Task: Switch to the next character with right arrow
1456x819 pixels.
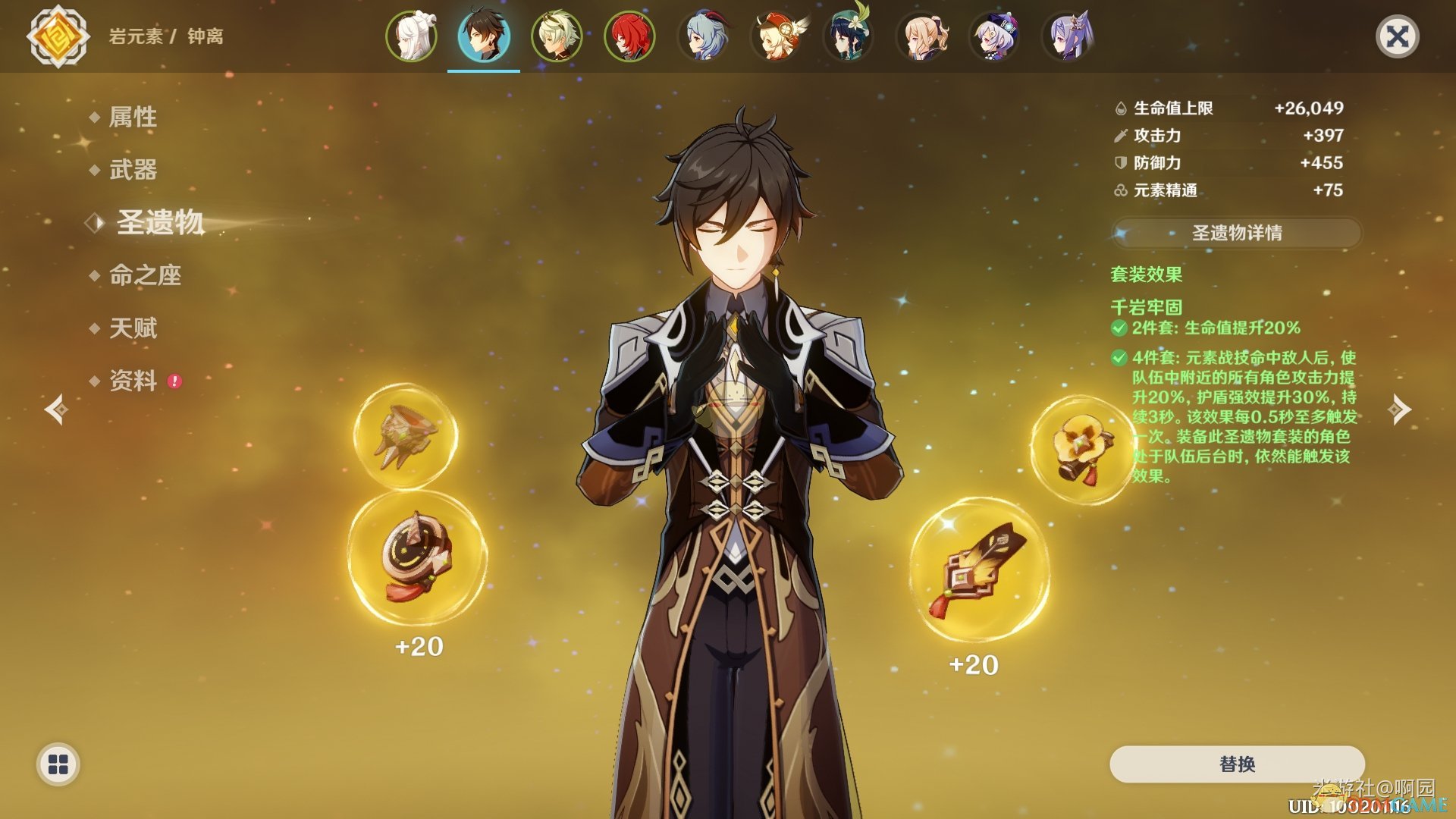Action: (1399, 409)
